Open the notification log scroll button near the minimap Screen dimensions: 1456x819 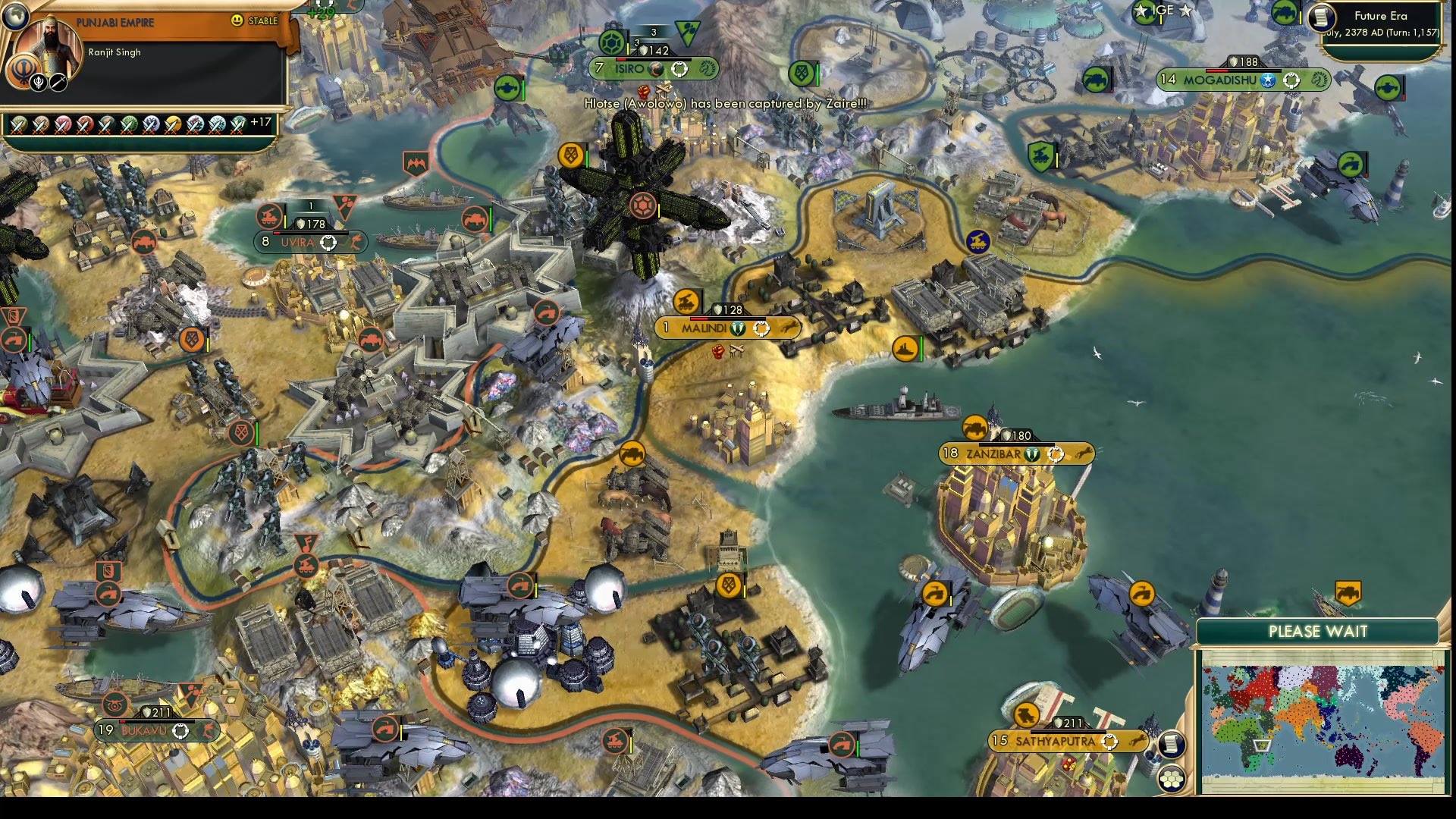1172,744
